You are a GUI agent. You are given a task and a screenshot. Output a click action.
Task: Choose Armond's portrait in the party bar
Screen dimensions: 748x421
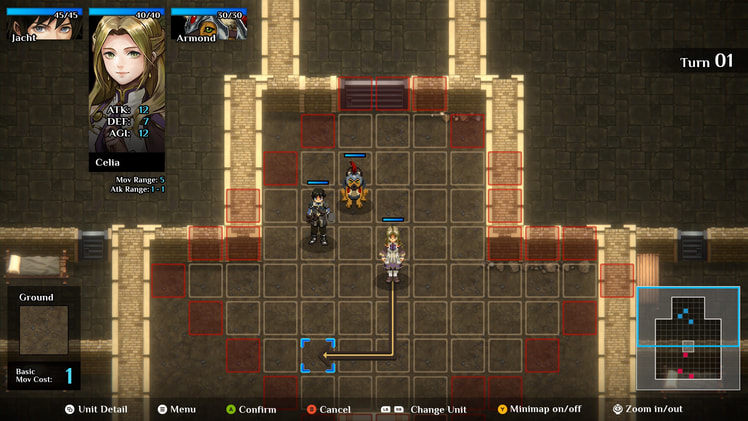(208, 26)
